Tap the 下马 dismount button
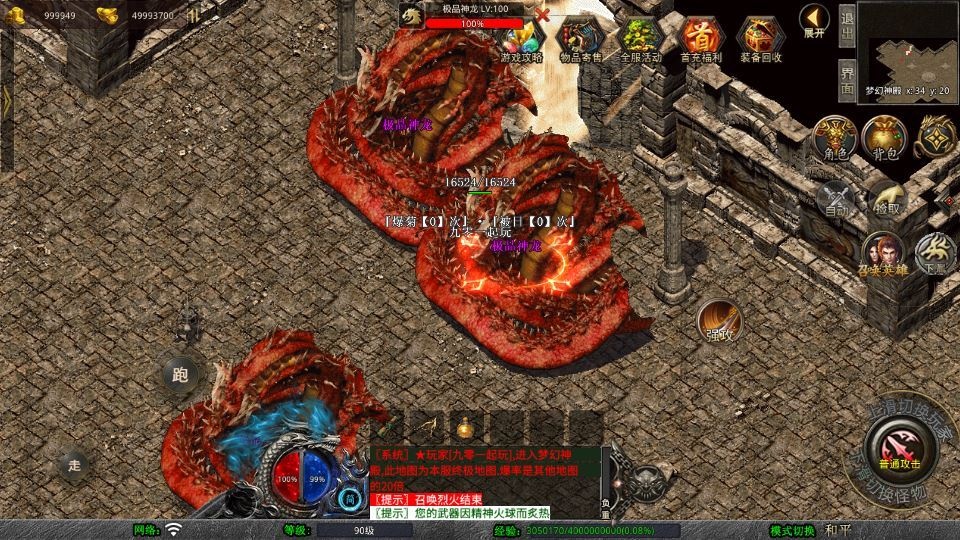This screenshot has height=540, width=960. tap(935, 252)
